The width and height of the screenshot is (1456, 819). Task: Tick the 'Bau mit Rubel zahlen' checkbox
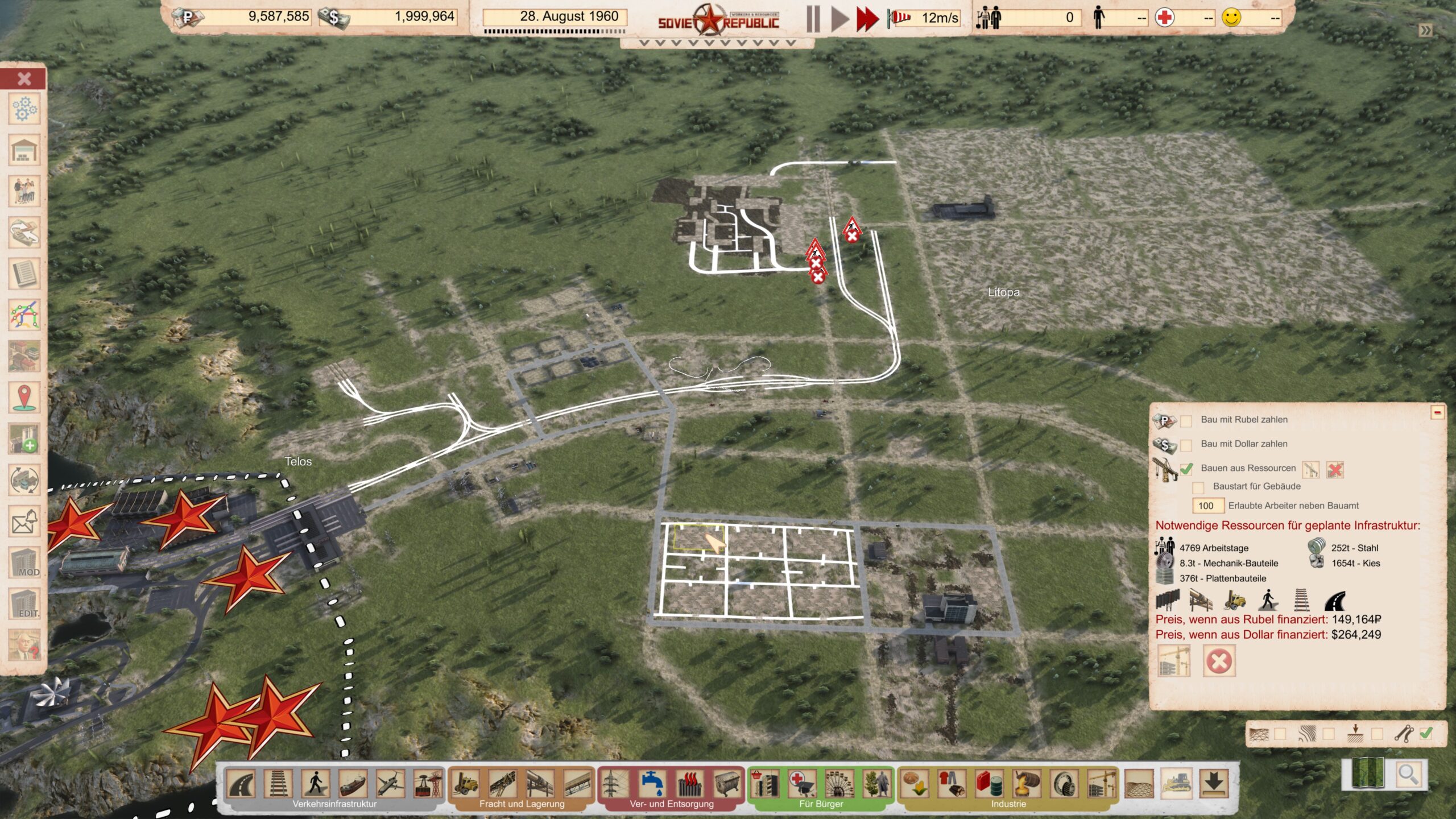[x=1186, y=421]
